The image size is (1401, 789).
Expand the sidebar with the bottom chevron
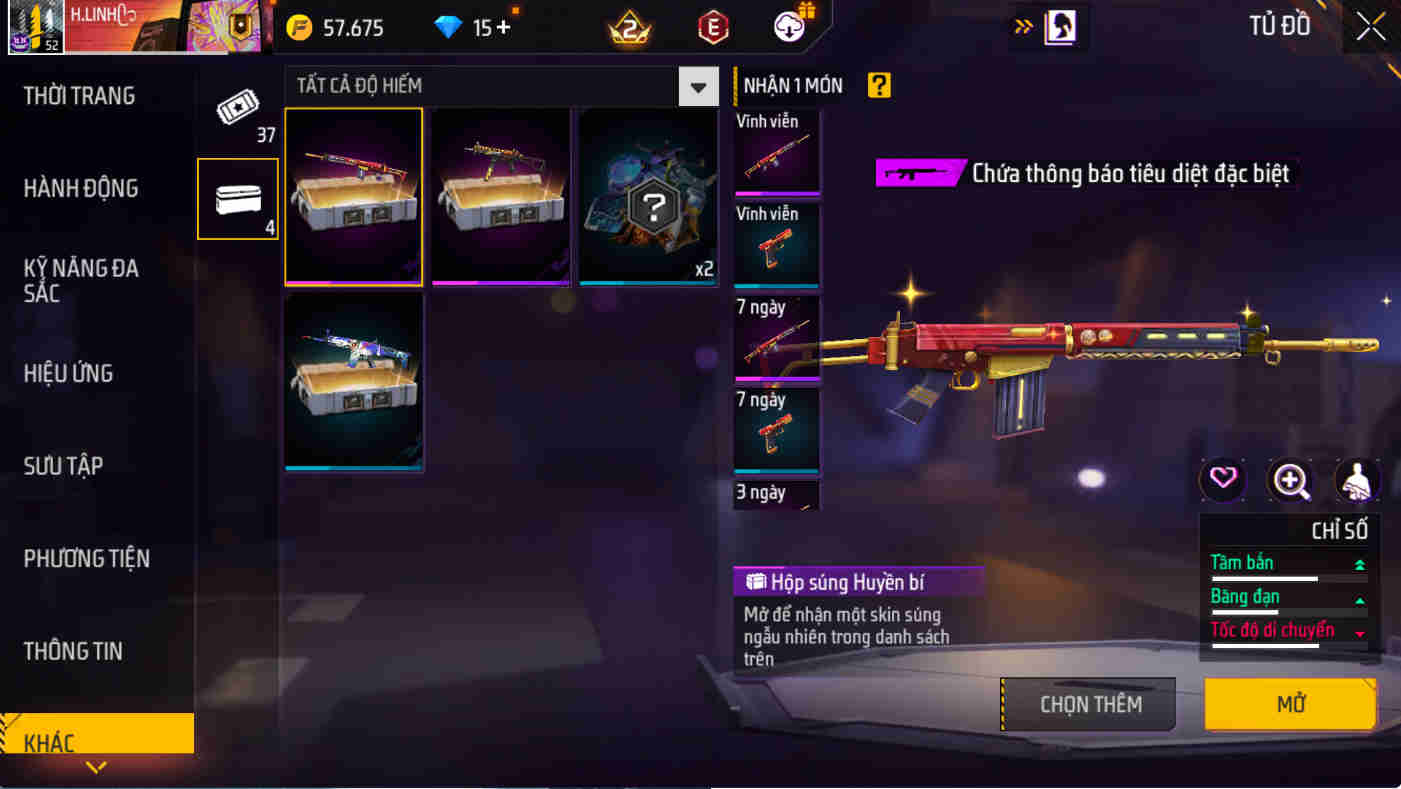[96, 768]
